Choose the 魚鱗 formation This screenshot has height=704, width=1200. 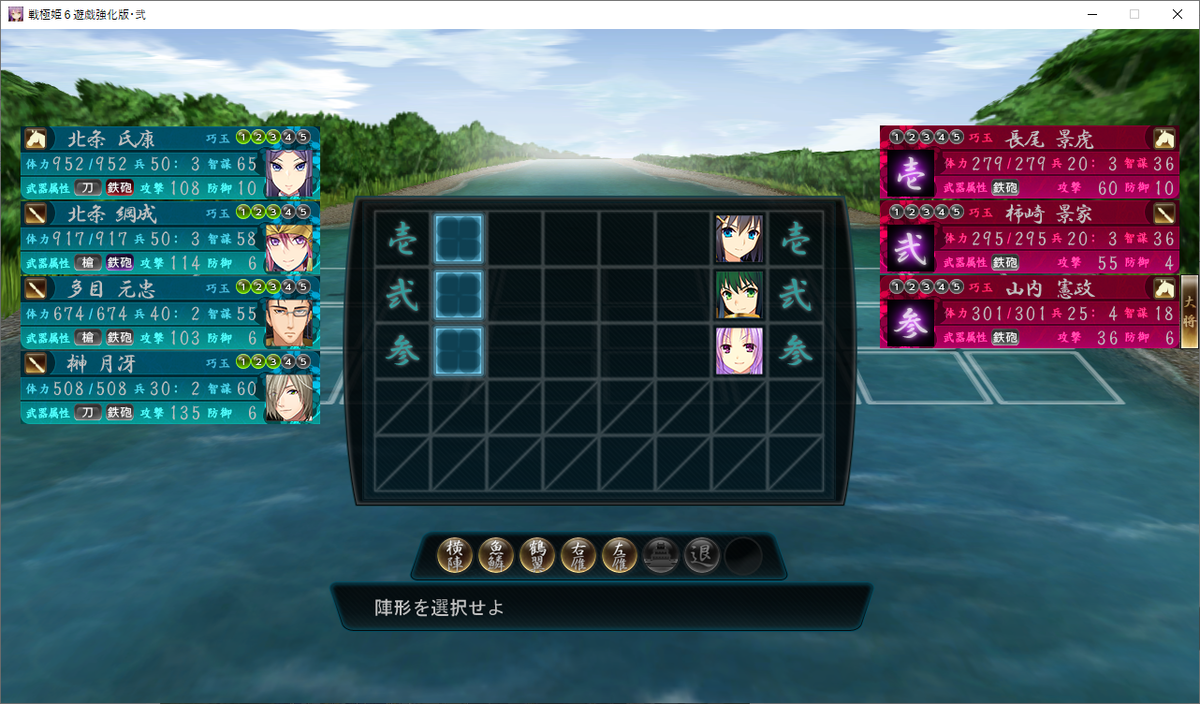pyautogui.click(x=497, y=555)
